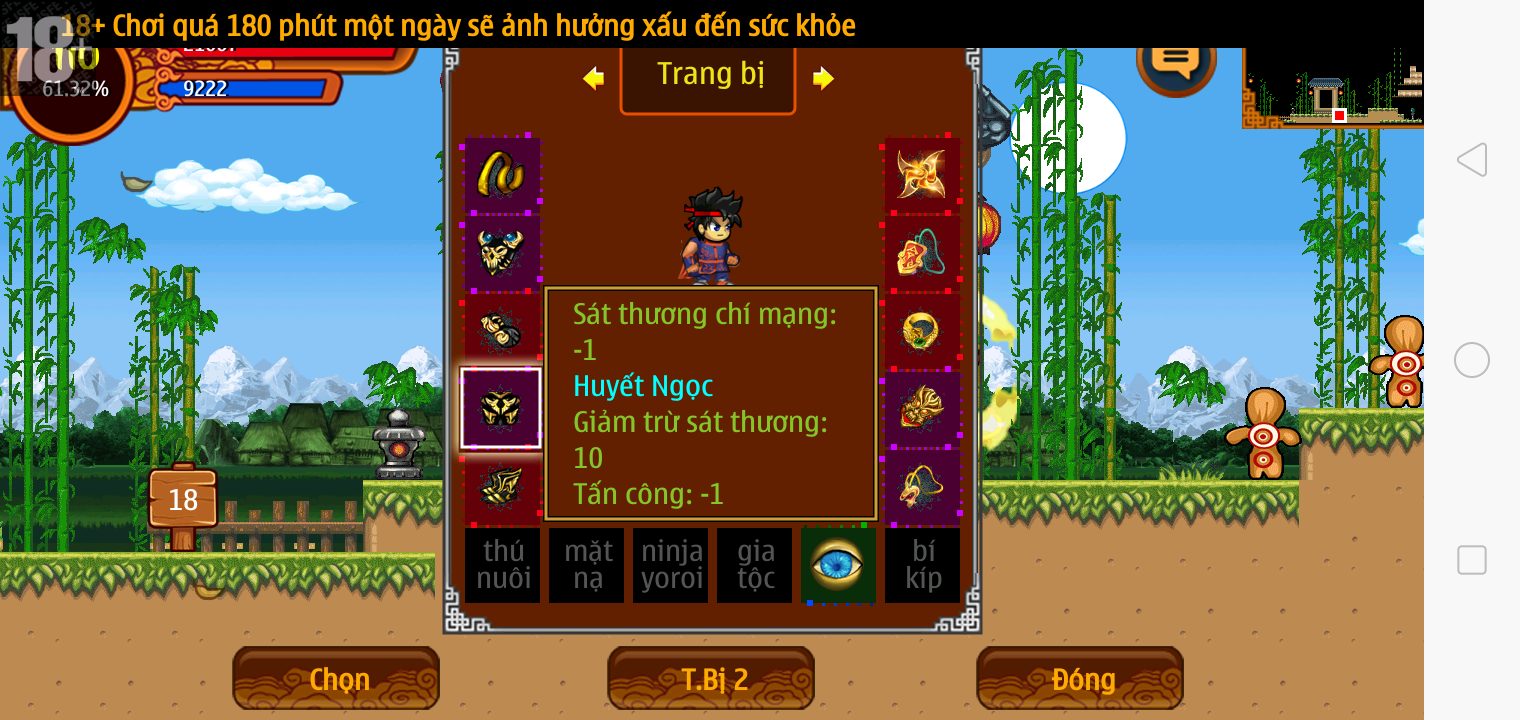Screen dimensions: 1520x720
Task: Select the highlighted golden chest armor slot
Action: coord(501,408)
